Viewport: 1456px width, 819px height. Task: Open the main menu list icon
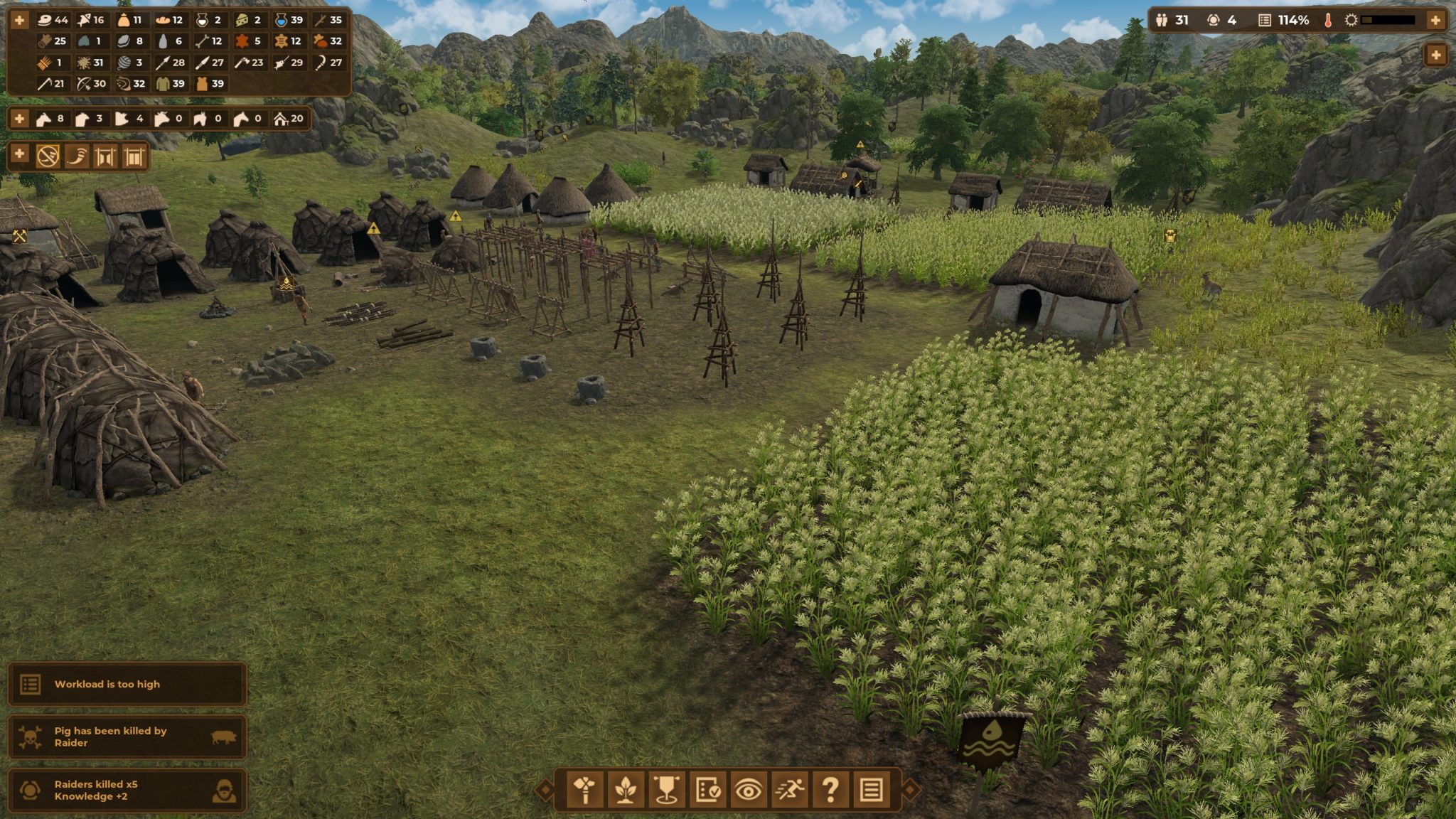click(x=871, y=789)
